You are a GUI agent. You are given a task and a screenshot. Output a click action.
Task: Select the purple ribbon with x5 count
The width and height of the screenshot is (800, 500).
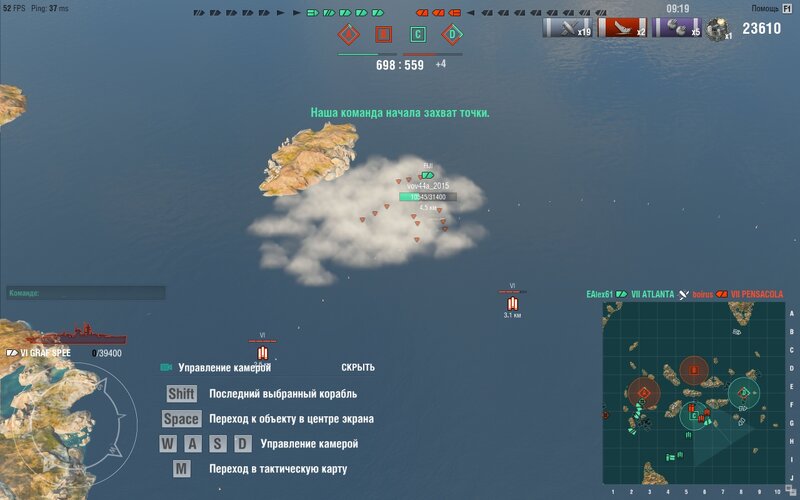(677, 28)
